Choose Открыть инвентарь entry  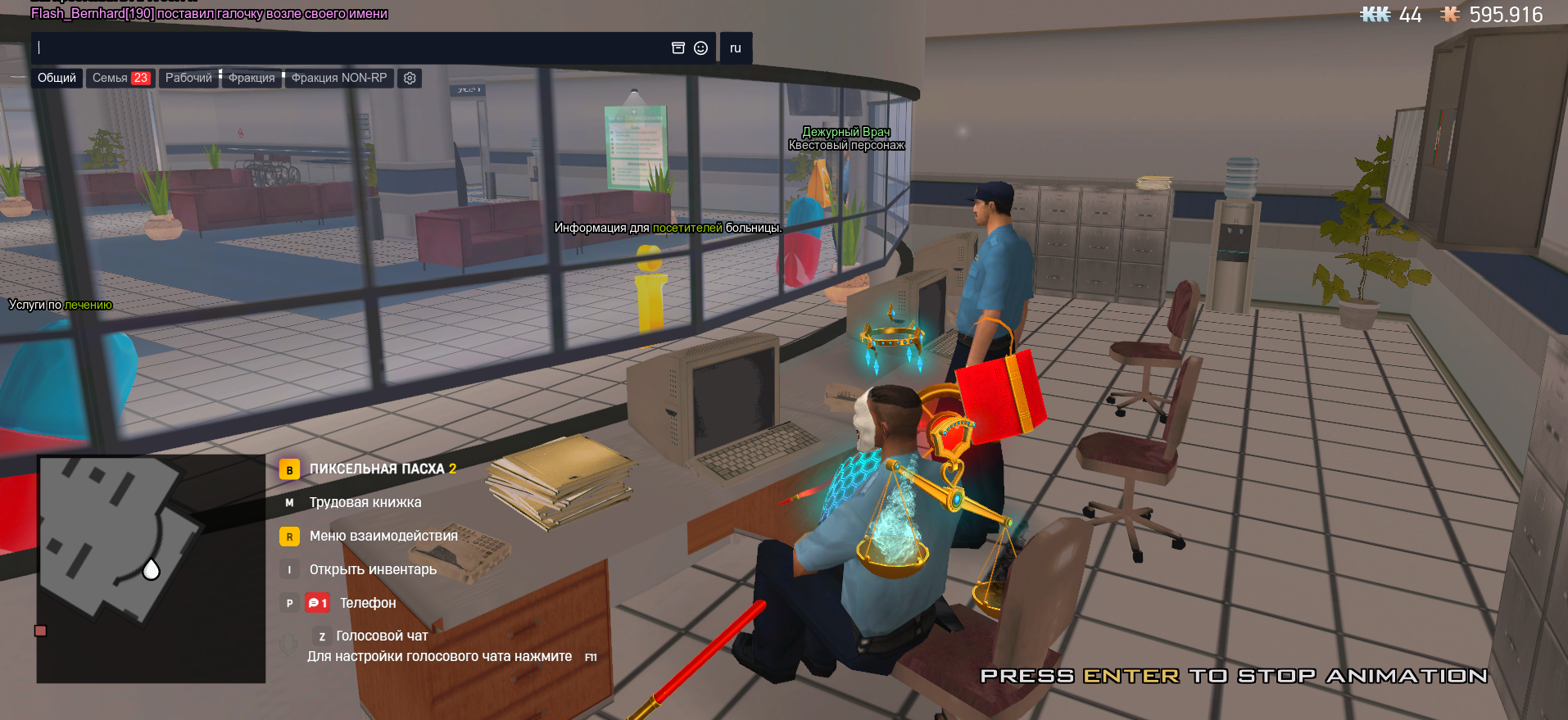tap(372, 569)
